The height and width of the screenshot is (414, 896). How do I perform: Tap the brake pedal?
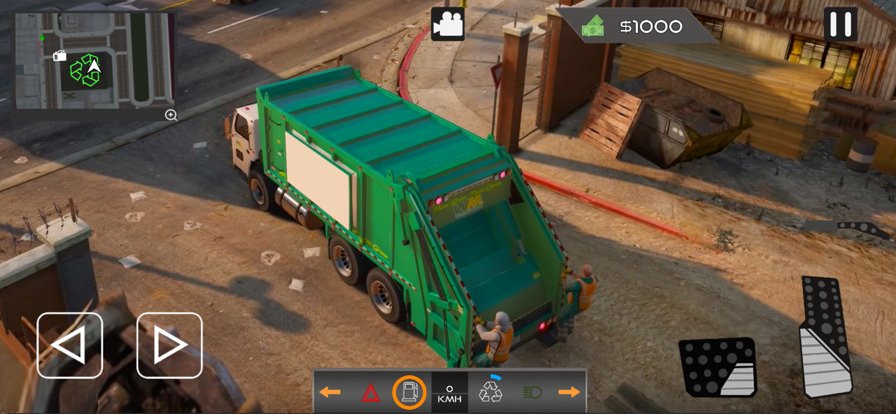point(717,367)
